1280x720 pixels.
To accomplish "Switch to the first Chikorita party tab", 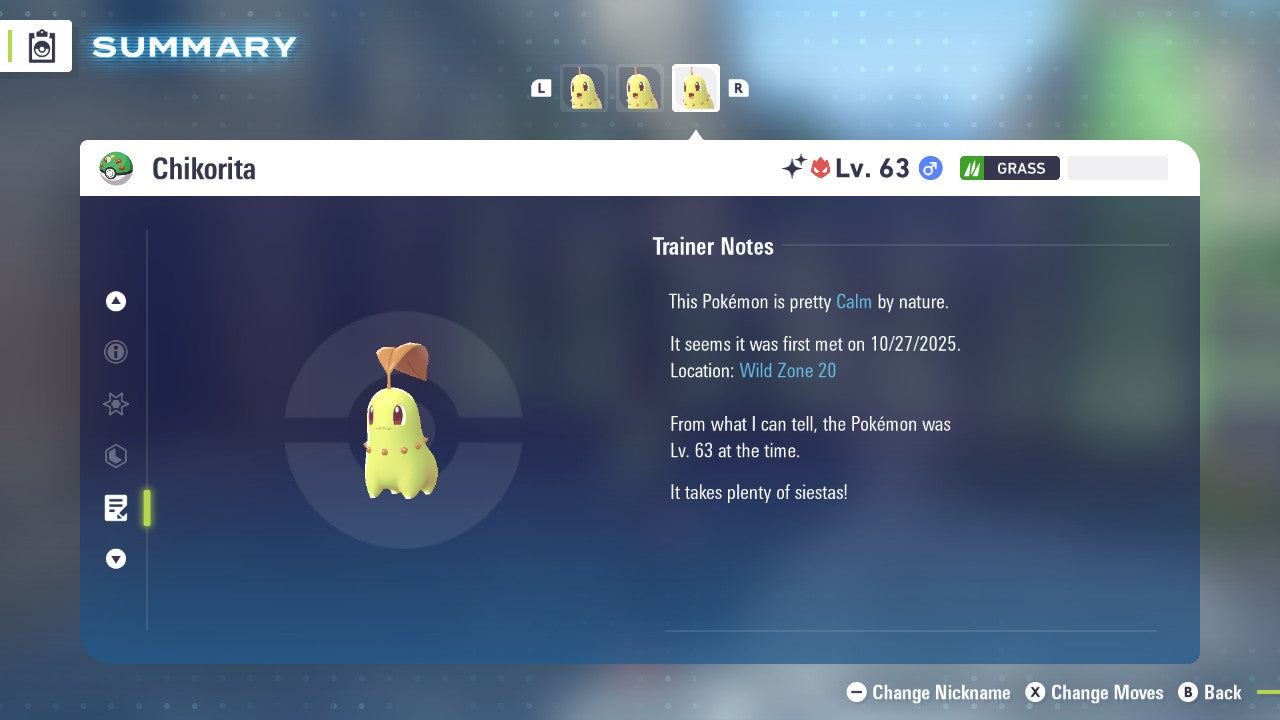I will coord(584,87).
